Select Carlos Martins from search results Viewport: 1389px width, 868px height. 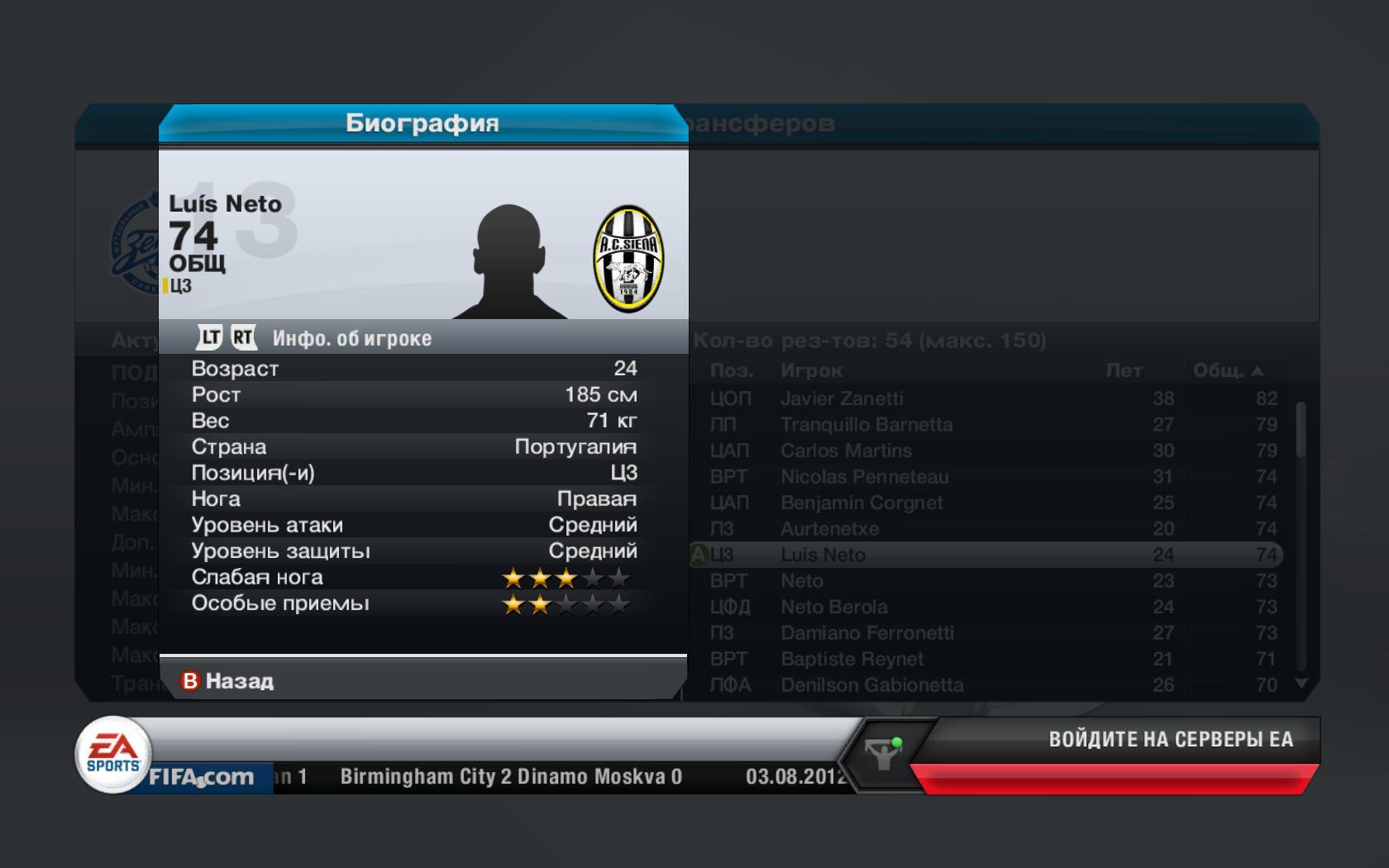846,451
